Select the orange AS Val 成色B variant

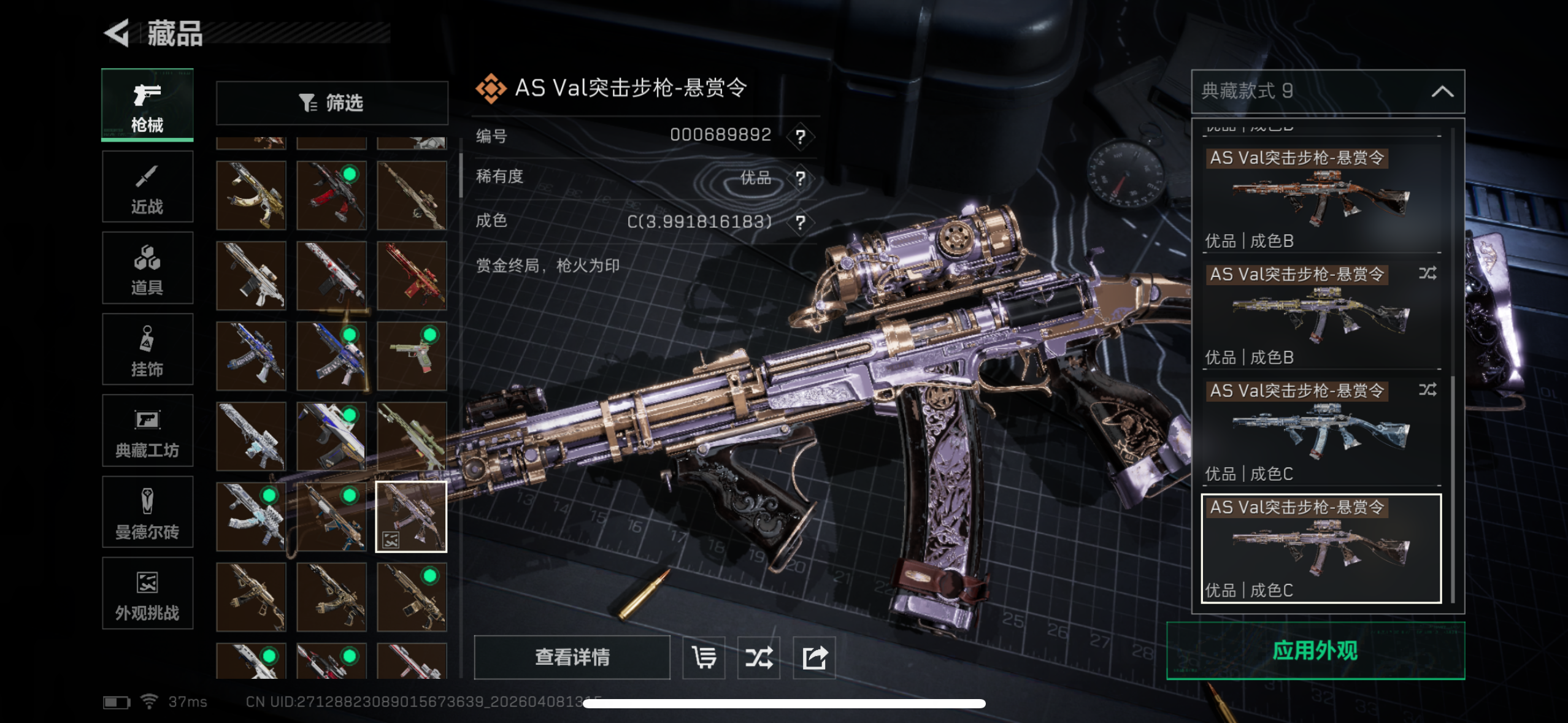1321,199
